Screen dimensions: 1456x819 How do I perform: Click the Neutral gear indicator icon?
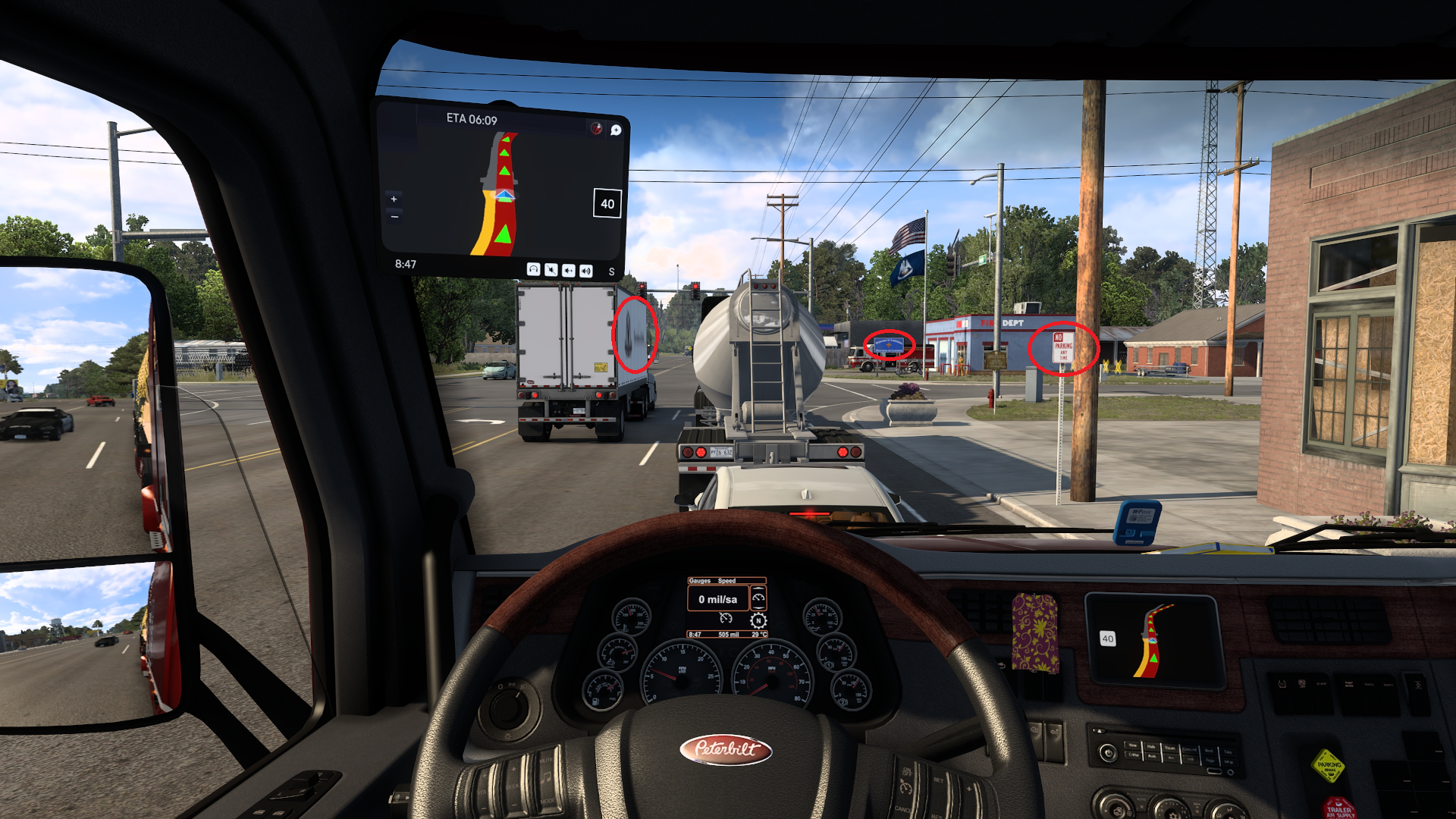coord(758,621)
